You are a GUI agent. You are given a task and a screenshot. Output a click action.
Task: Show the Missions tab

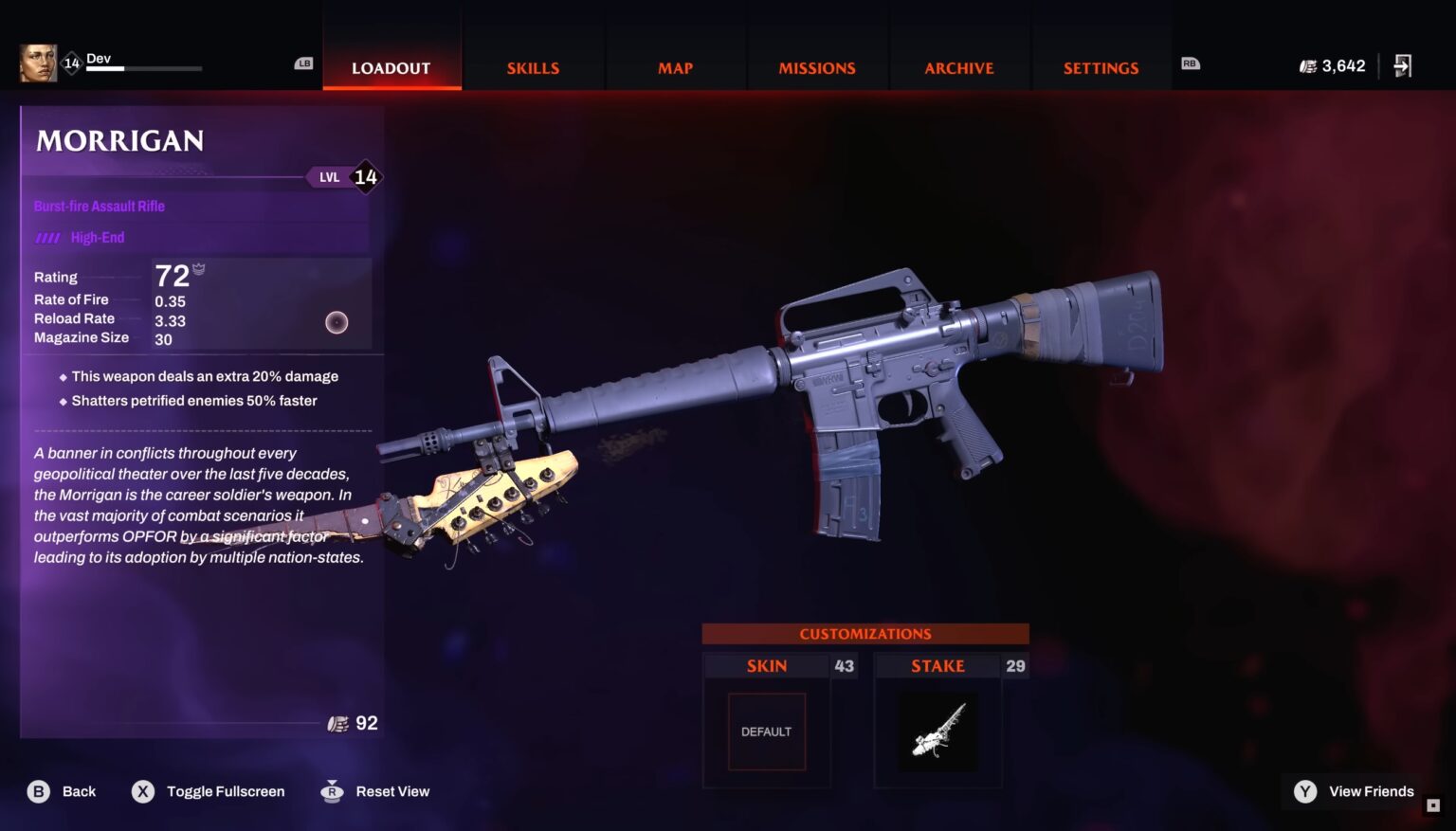817,68
